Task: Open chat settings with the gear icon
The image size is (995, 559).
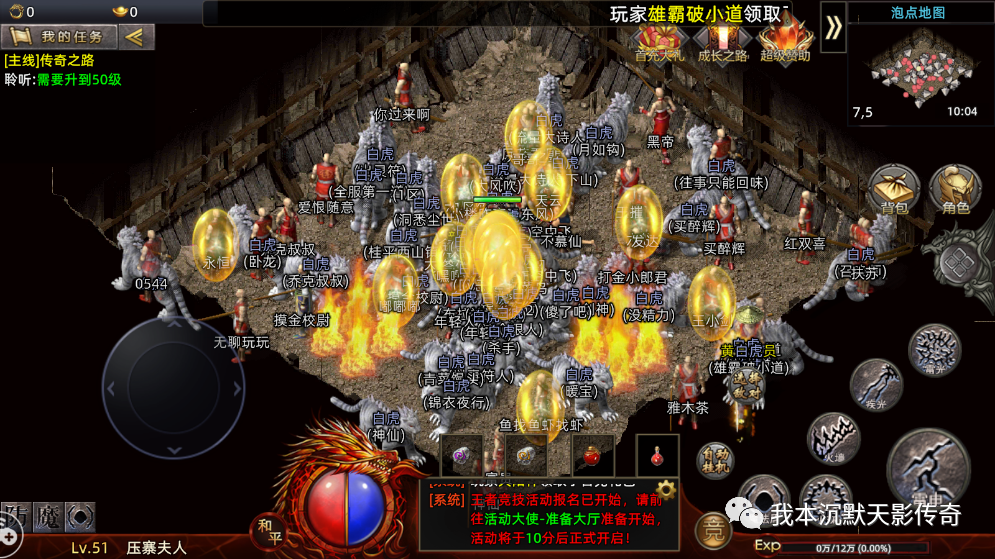Action: pyautogui.click(x=664, y=490)
